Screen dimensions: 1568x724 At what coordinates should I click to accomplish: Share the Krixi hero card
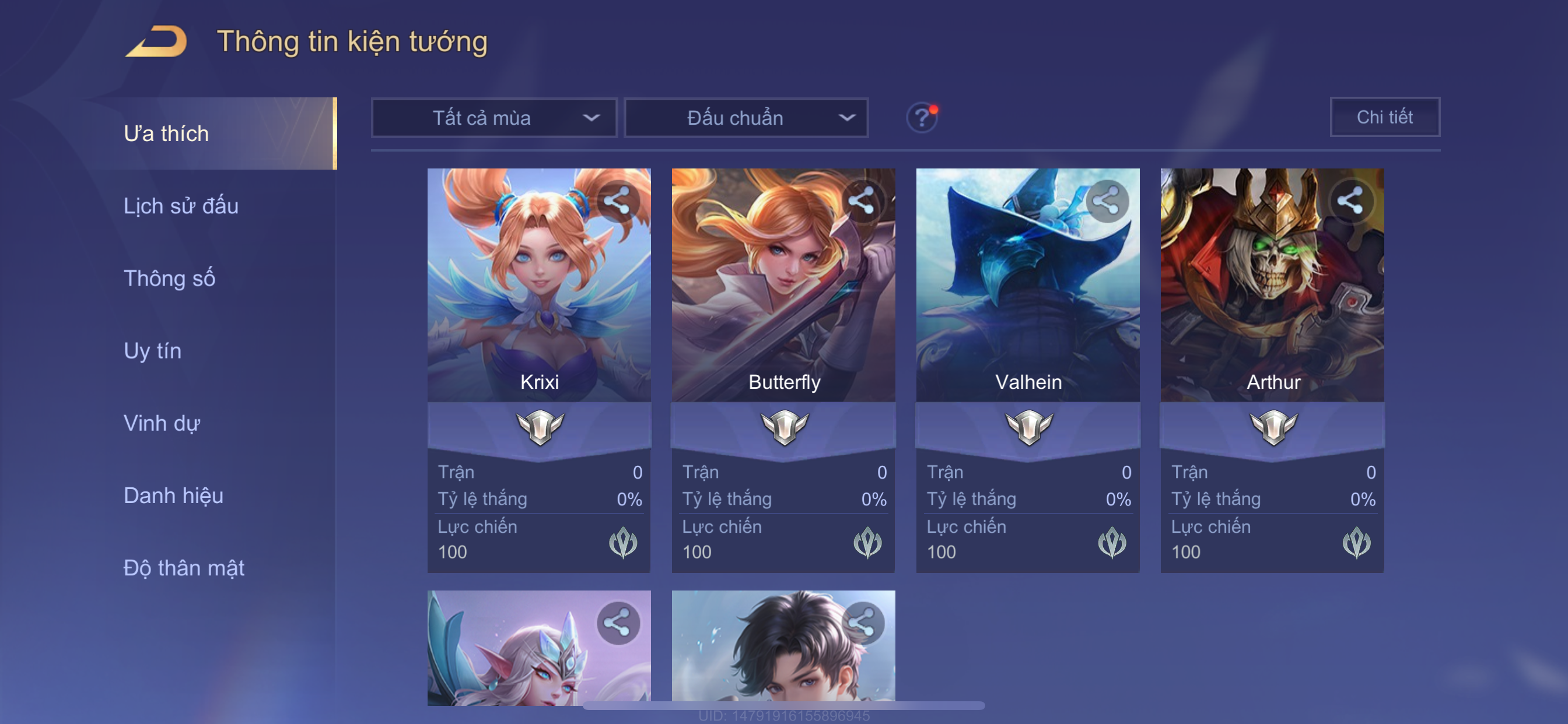617,201
